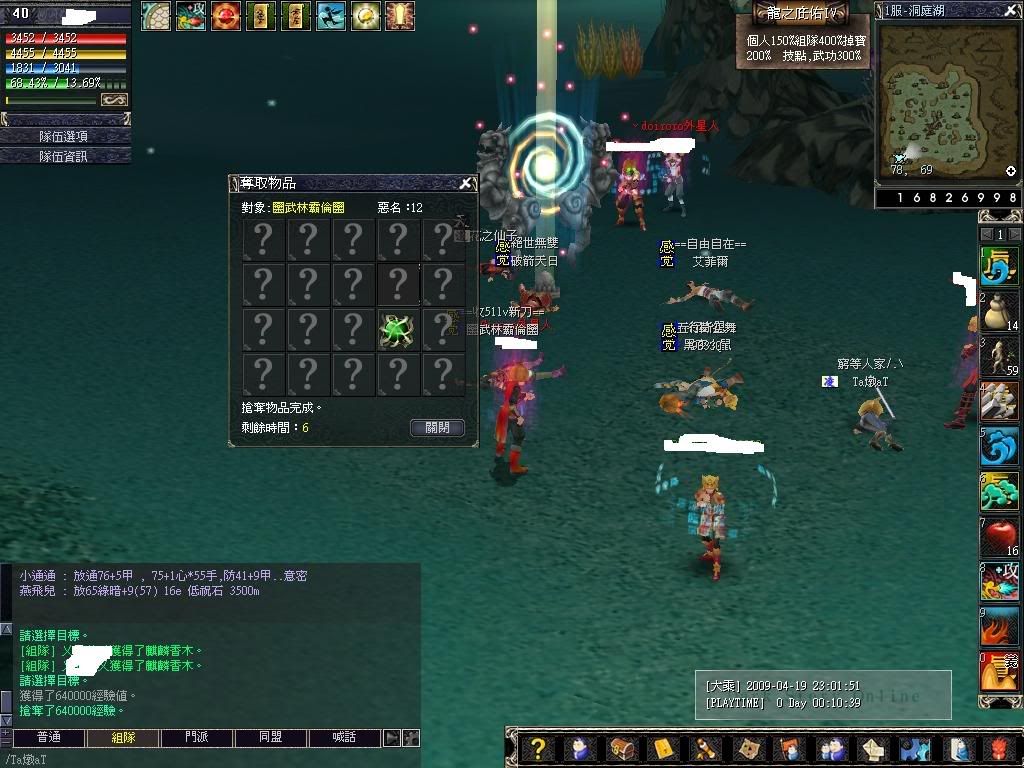Open 隊伍資訊 team info
This screenshot has width=1024, height=768.
pyautogui.click(x=64, y=156)
